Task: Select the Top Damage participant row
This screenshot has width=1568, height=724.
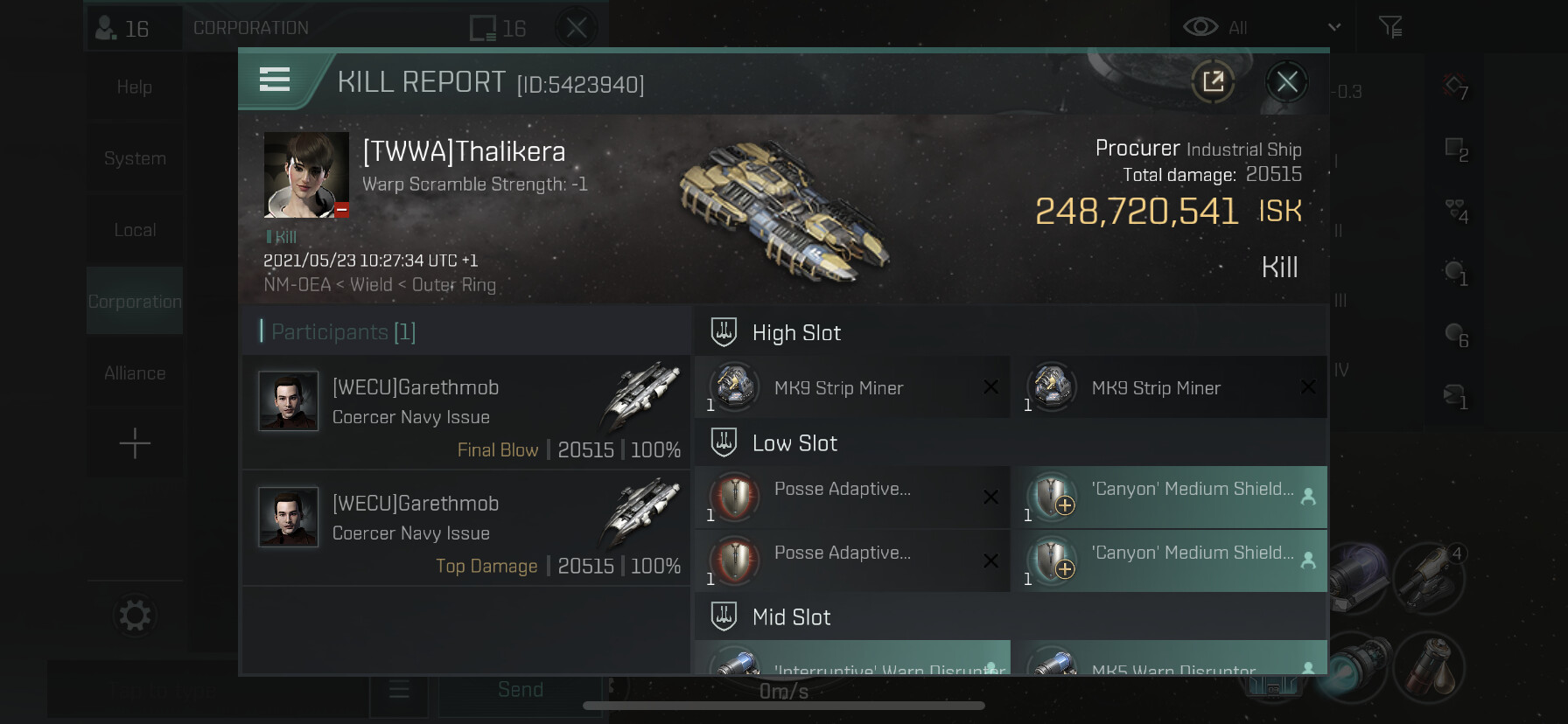Action: pos(466,528)
